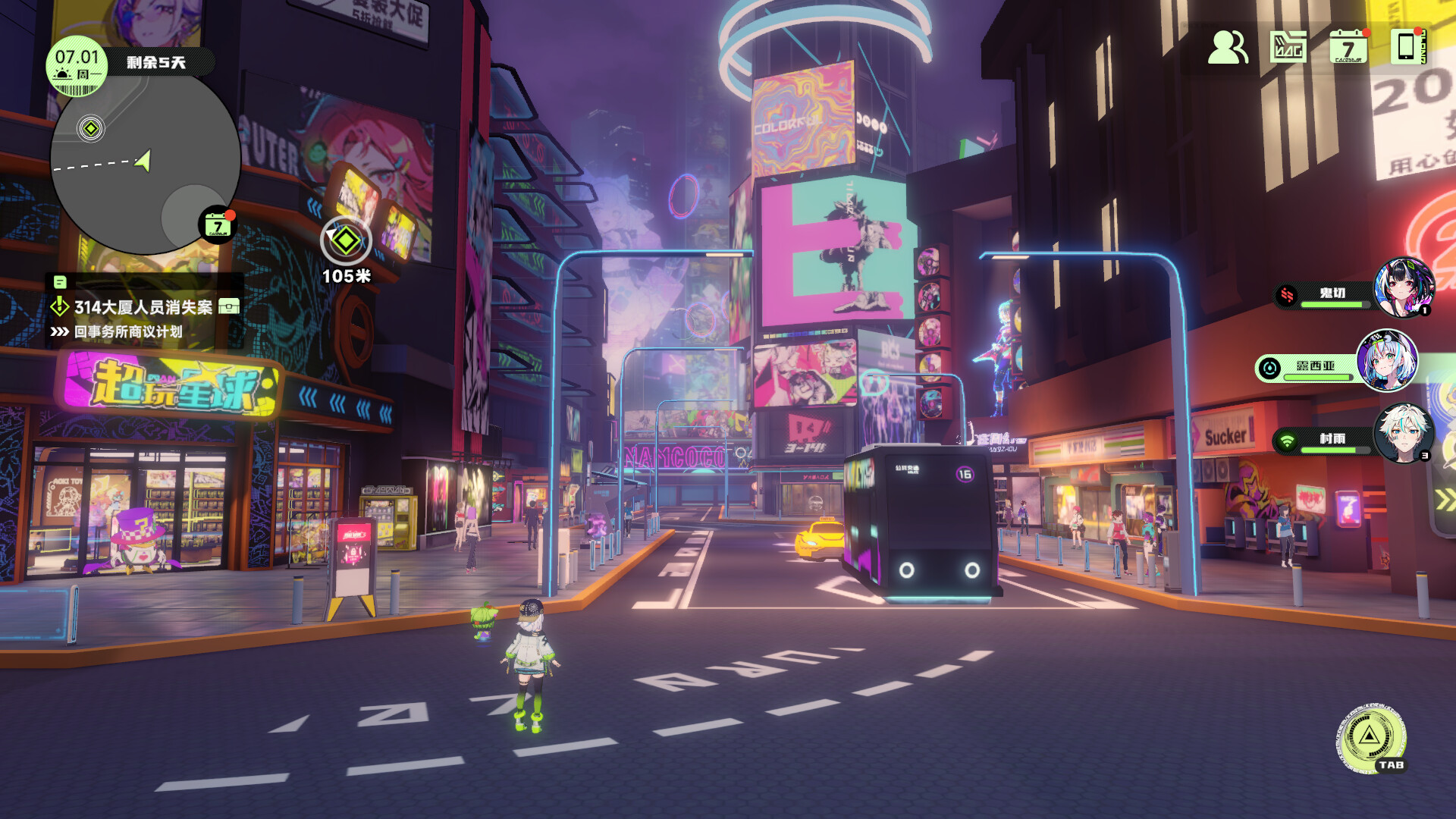The image size is (1456, 819).
Task: Click the calendar icon on the minimap corner
Action: tap(216, 224)
